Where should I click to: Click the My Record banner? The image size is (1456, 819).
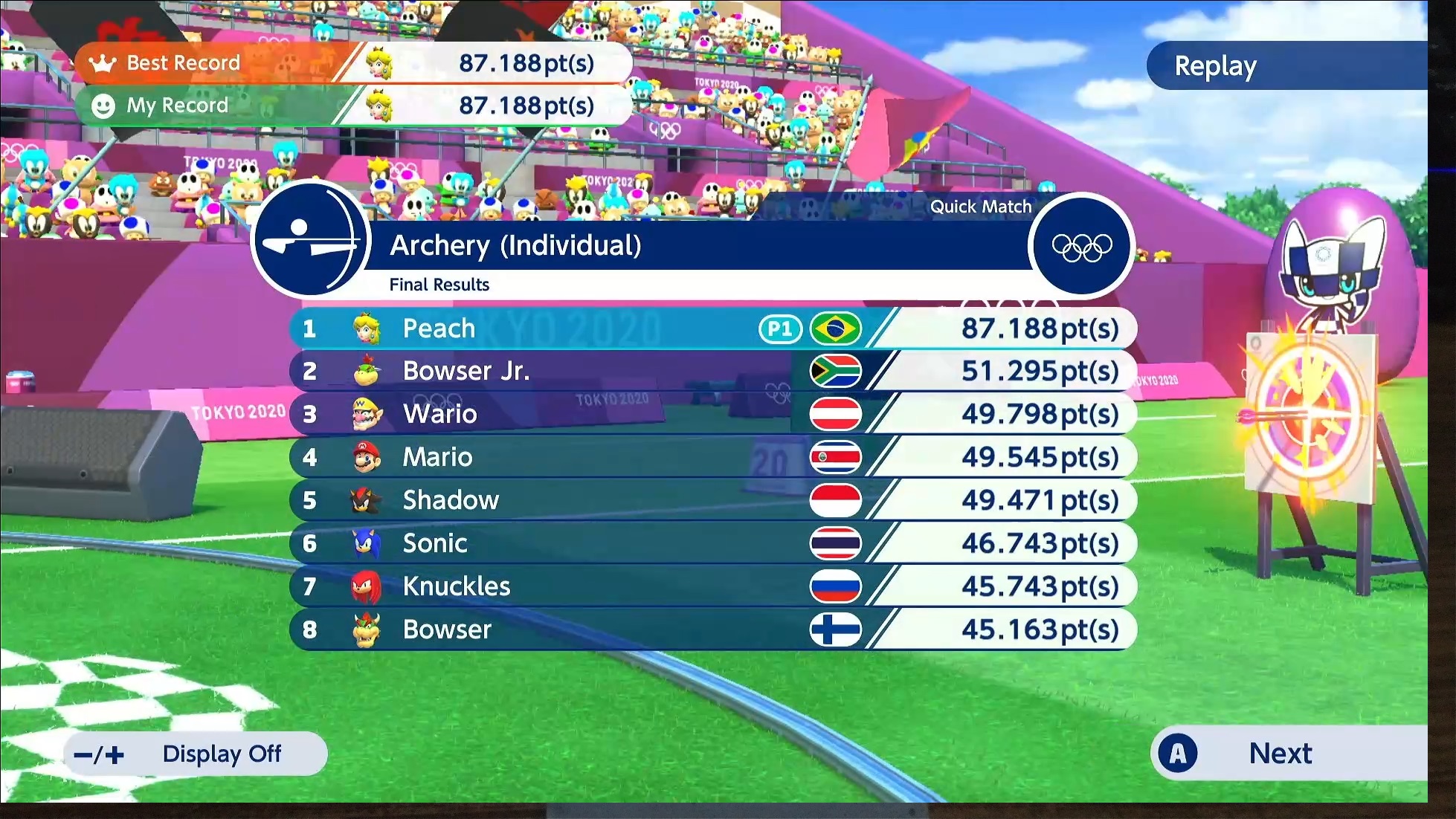[x=353, y=106]
